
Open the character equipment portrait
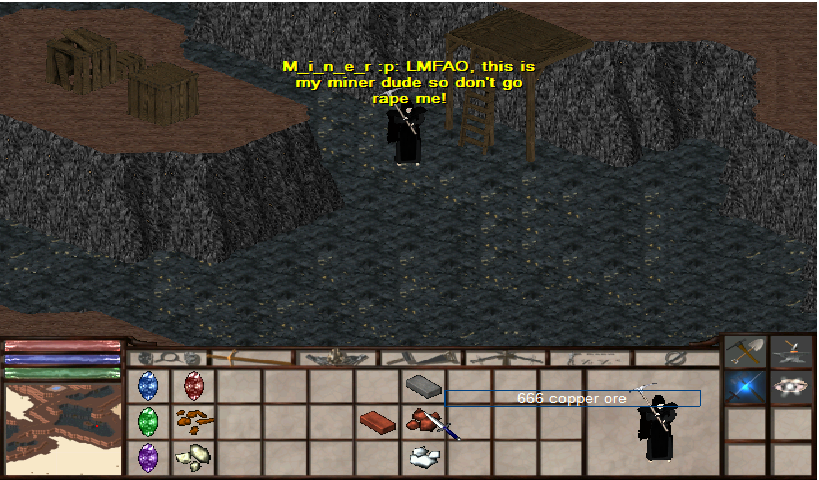654,424
